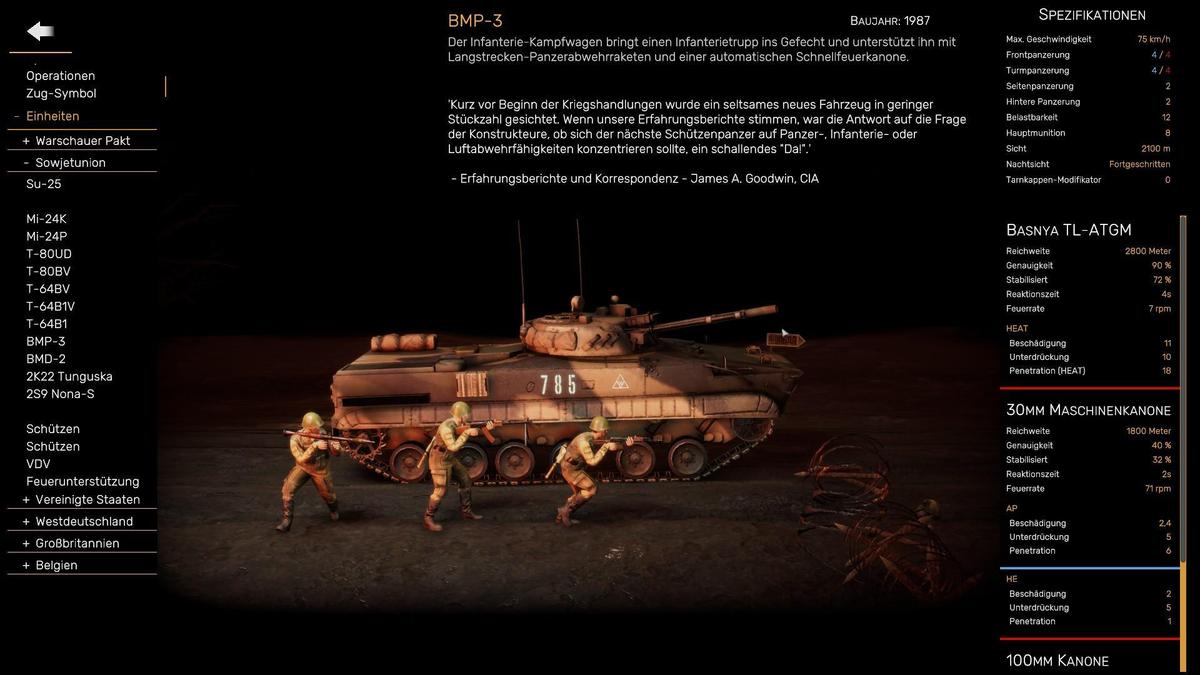Viewport: 1200px width, 675px height.
Task: Show the Su-25 unit entry
Action: [44, 184]
